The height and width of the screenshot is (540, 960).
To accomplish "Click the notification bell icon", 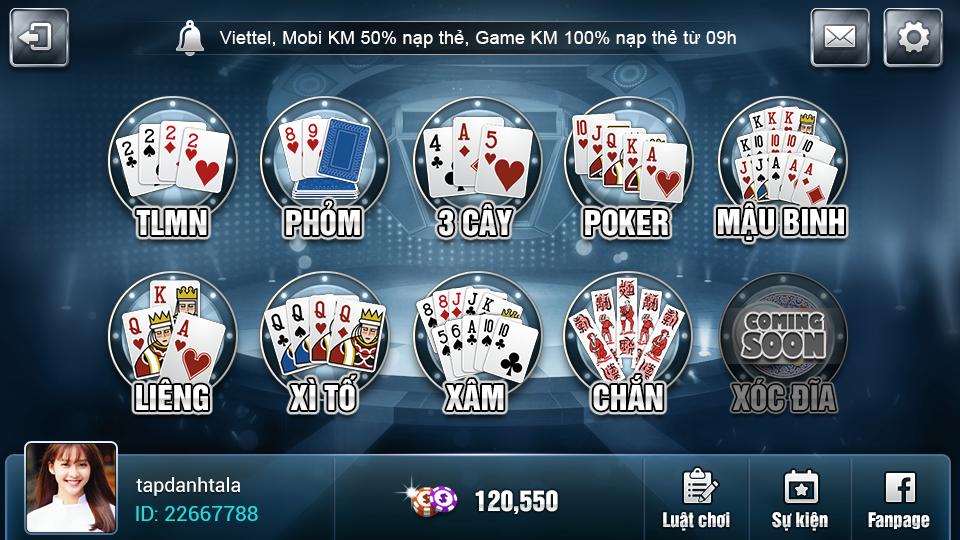I will [x=188, y=38].
